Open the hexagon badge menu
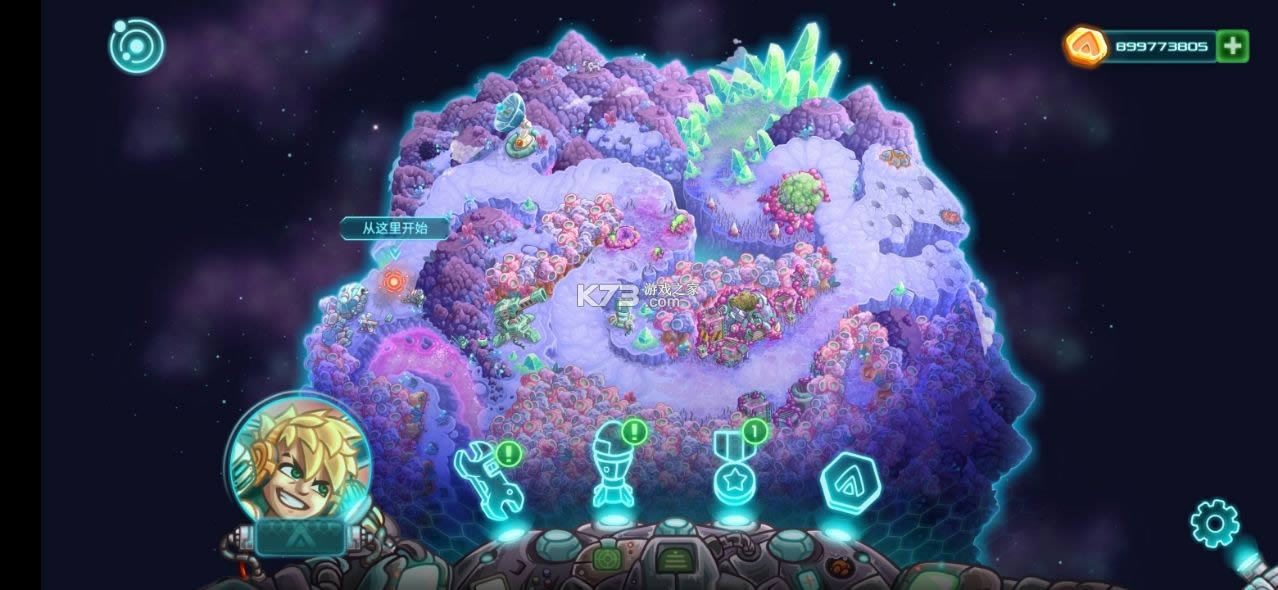The width and height of the screenshot is (1278, 590). click(849, 483)
